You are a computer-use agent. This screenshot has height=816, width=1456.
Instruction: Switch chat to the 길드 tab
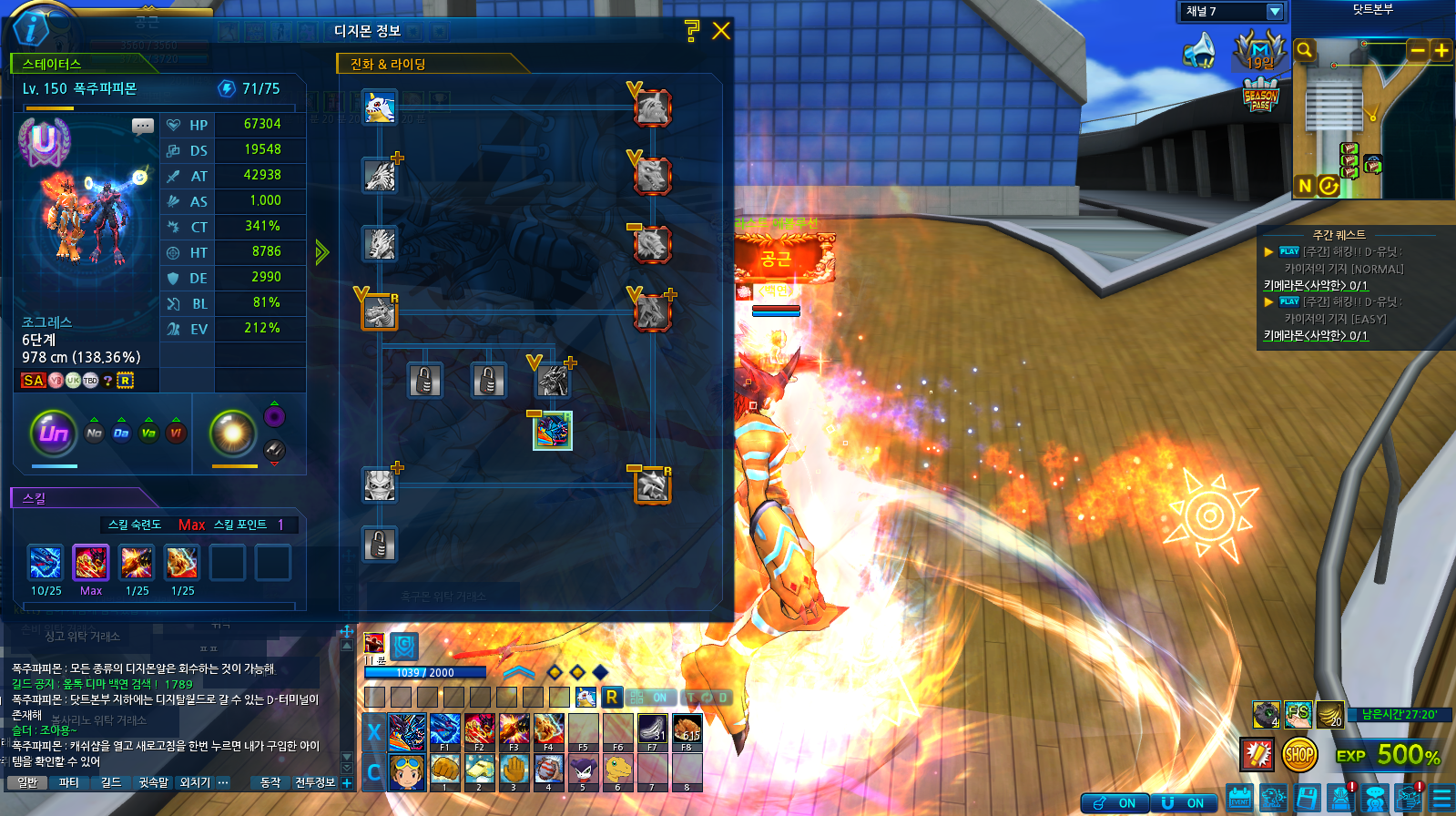pyautogui.click(x=110, y=782)
